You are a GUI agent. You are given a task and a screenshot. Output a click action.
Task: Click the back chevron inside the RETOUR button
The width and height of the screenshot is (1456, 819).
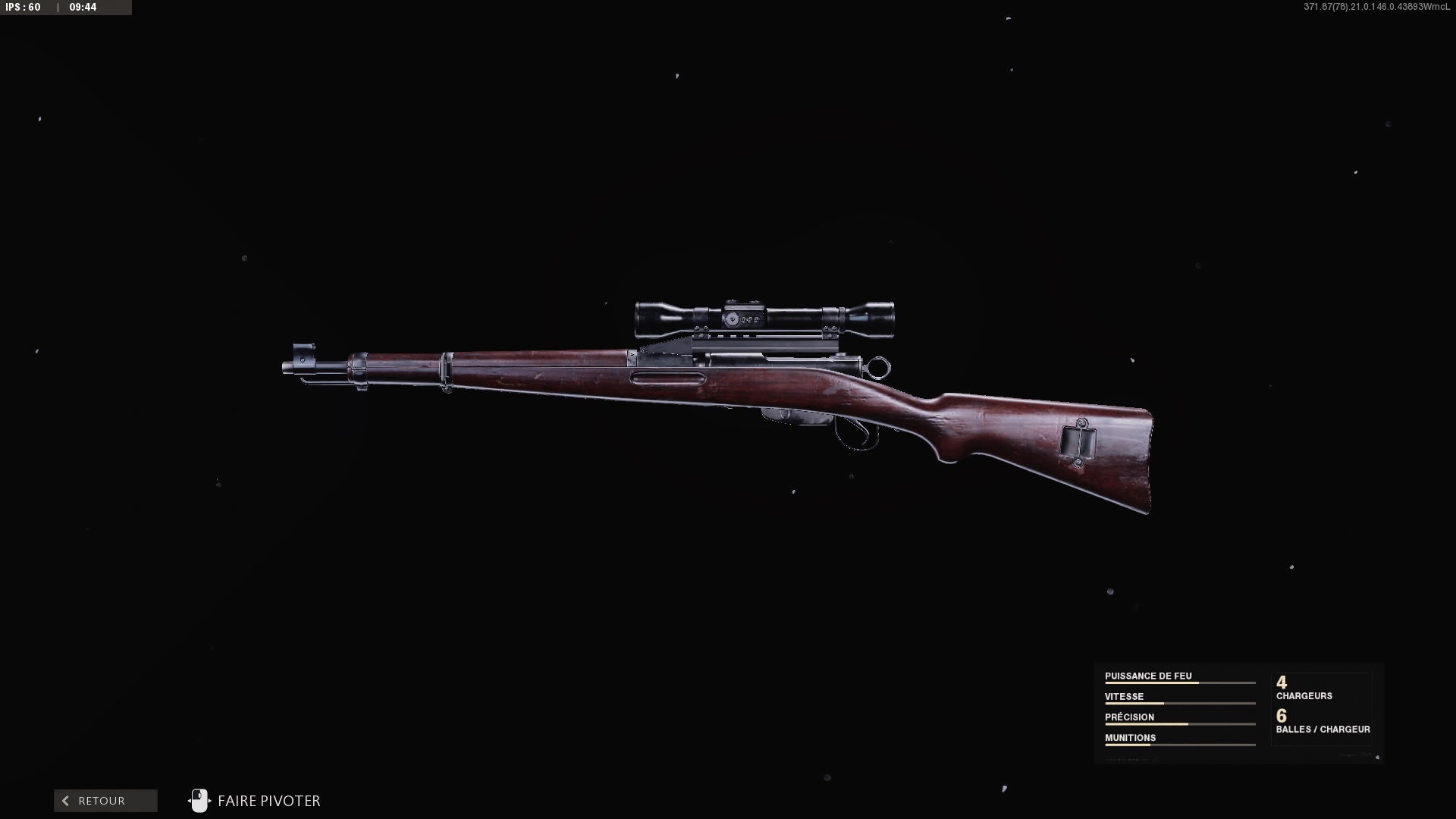click(65, 801)
